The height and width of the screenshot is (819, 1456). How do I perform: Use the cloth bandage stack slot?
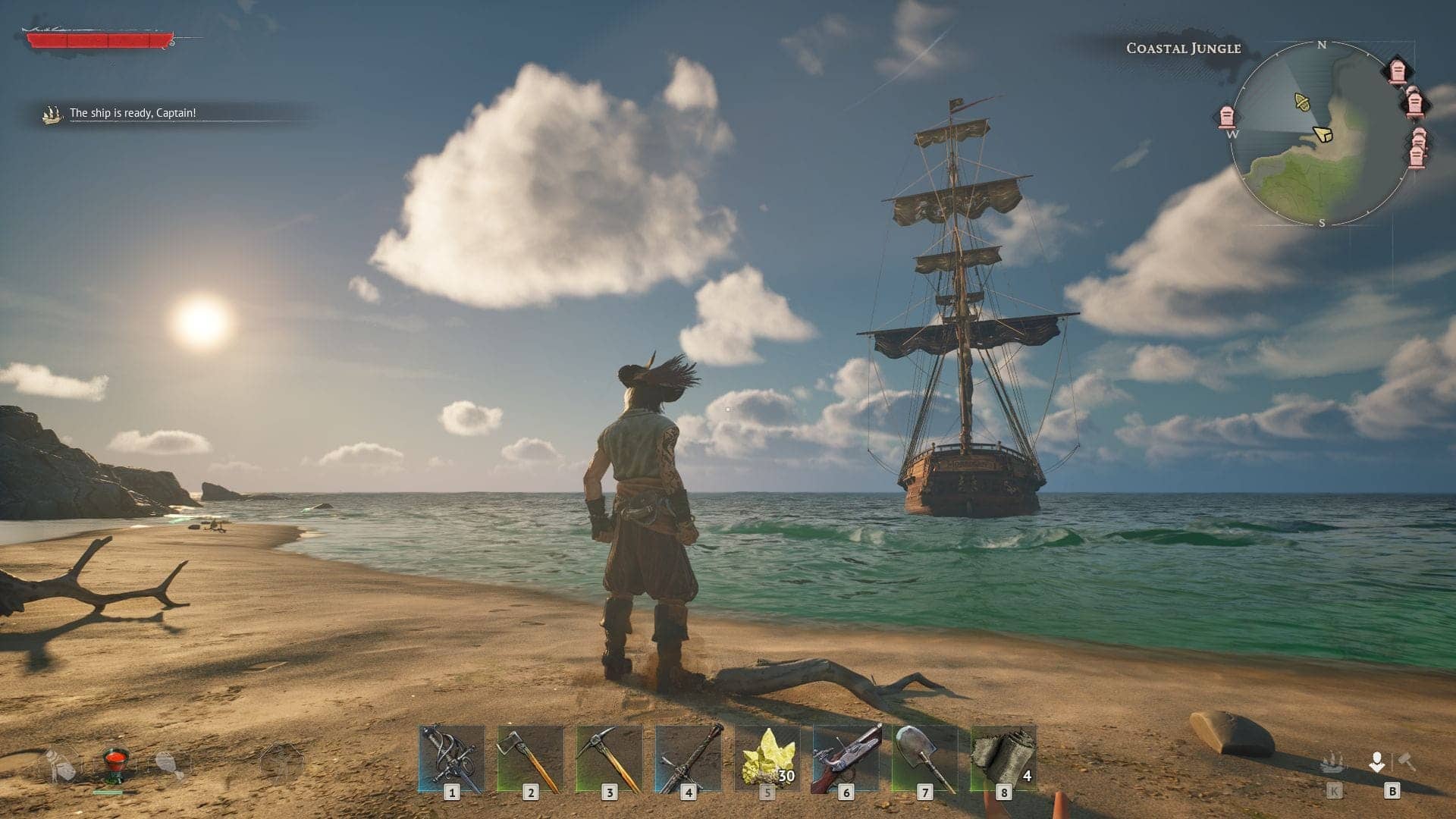tap(1003, 758)
